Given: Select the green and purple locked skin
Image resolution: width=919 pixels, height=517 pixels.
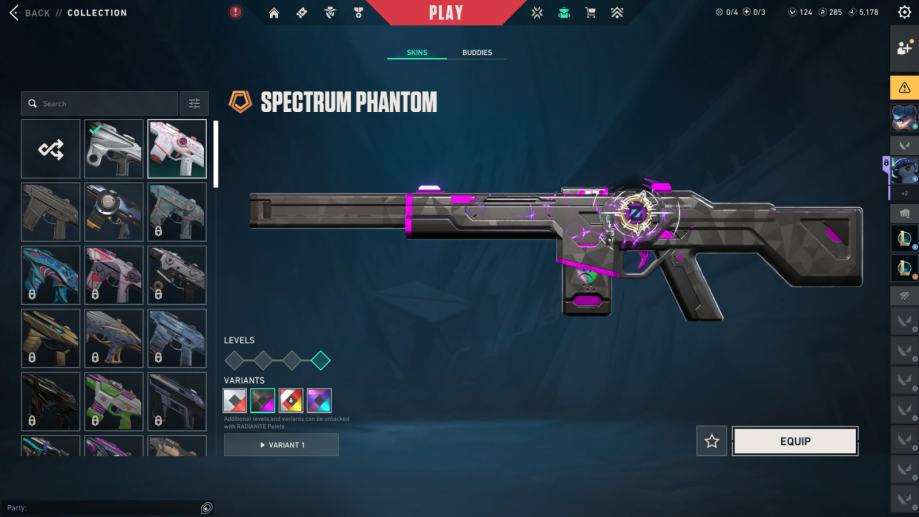Looking at the screenshot, I should (x=114, y=401).
